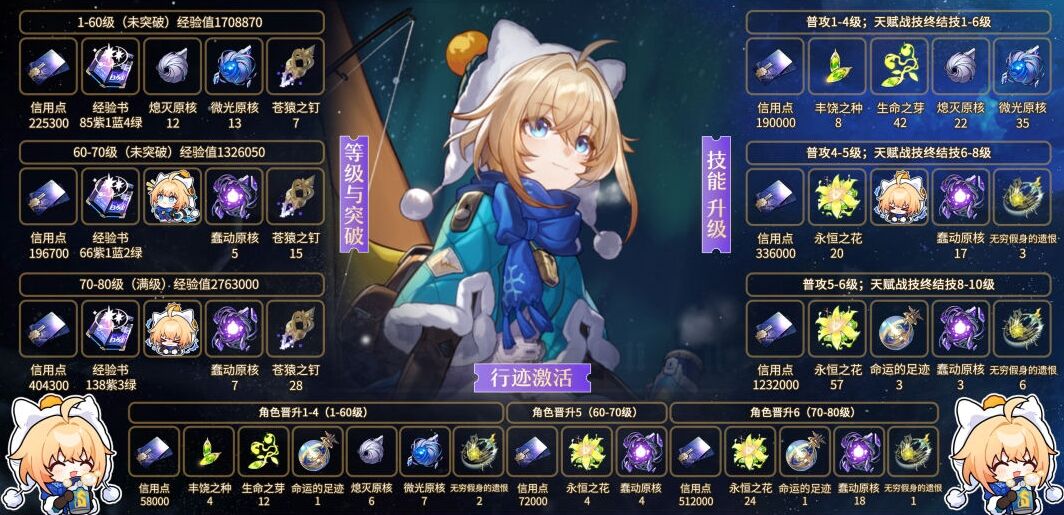Click the 无穷假身的遗恨 icon with count 6
Image resolution: width=1064 pixels, height=515 pixels.
click(x=1021, y=329)
